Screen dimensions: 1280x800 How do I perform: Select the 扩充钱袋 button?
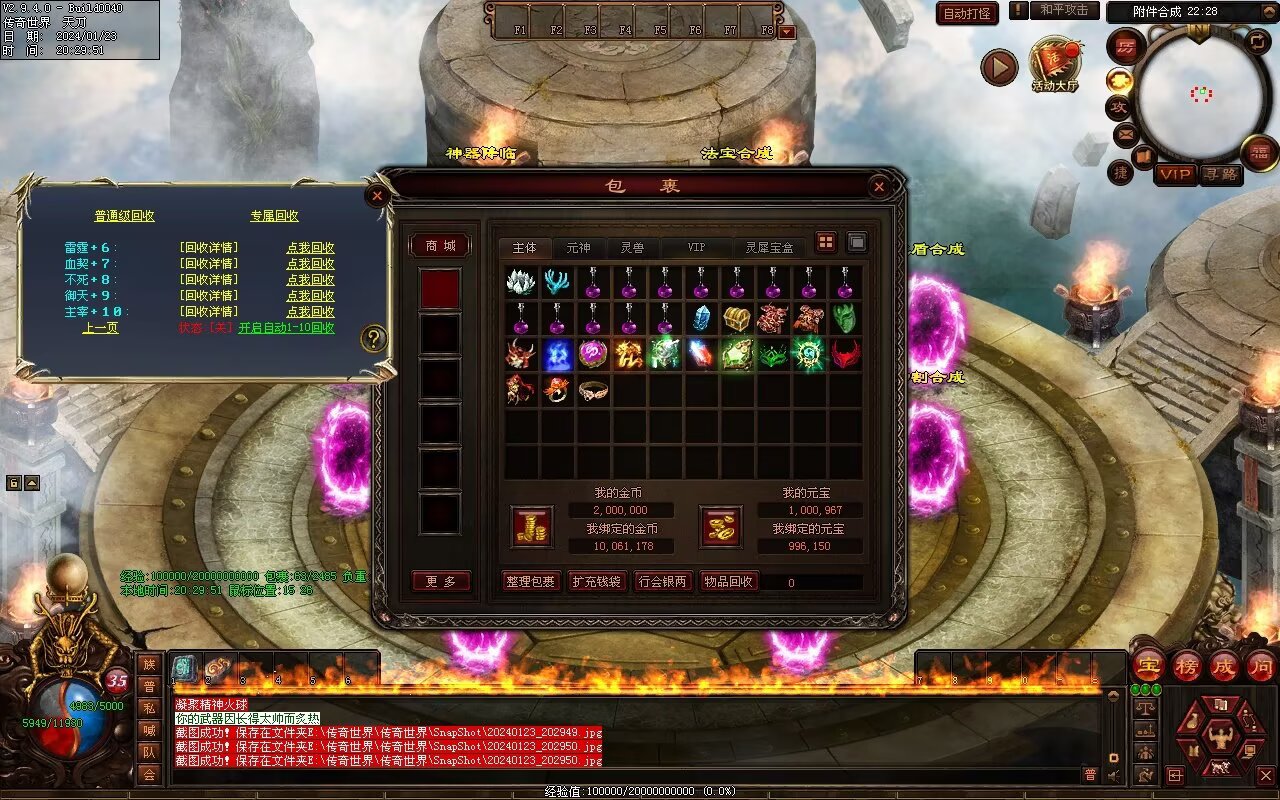596,582
